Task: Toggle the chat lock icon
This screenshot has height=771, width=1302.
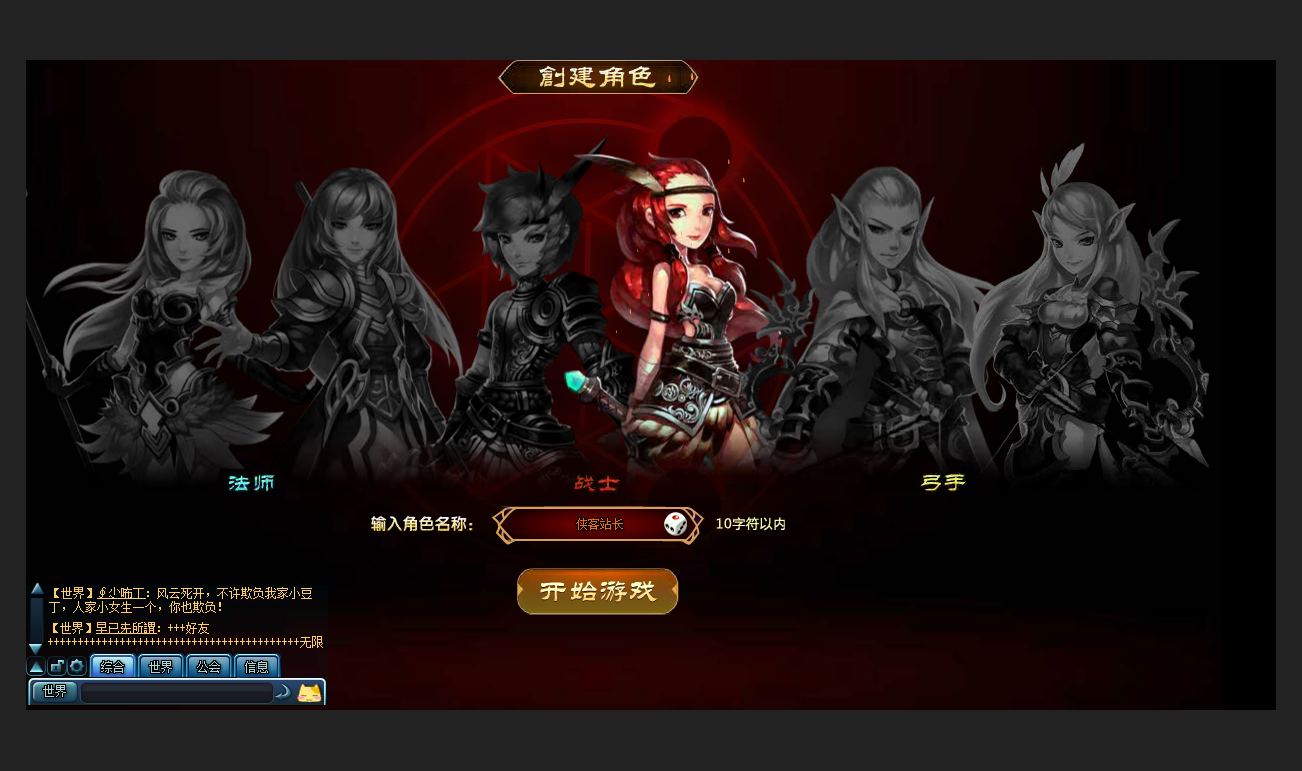Action: pyautogui.click(x=58, y=667)
